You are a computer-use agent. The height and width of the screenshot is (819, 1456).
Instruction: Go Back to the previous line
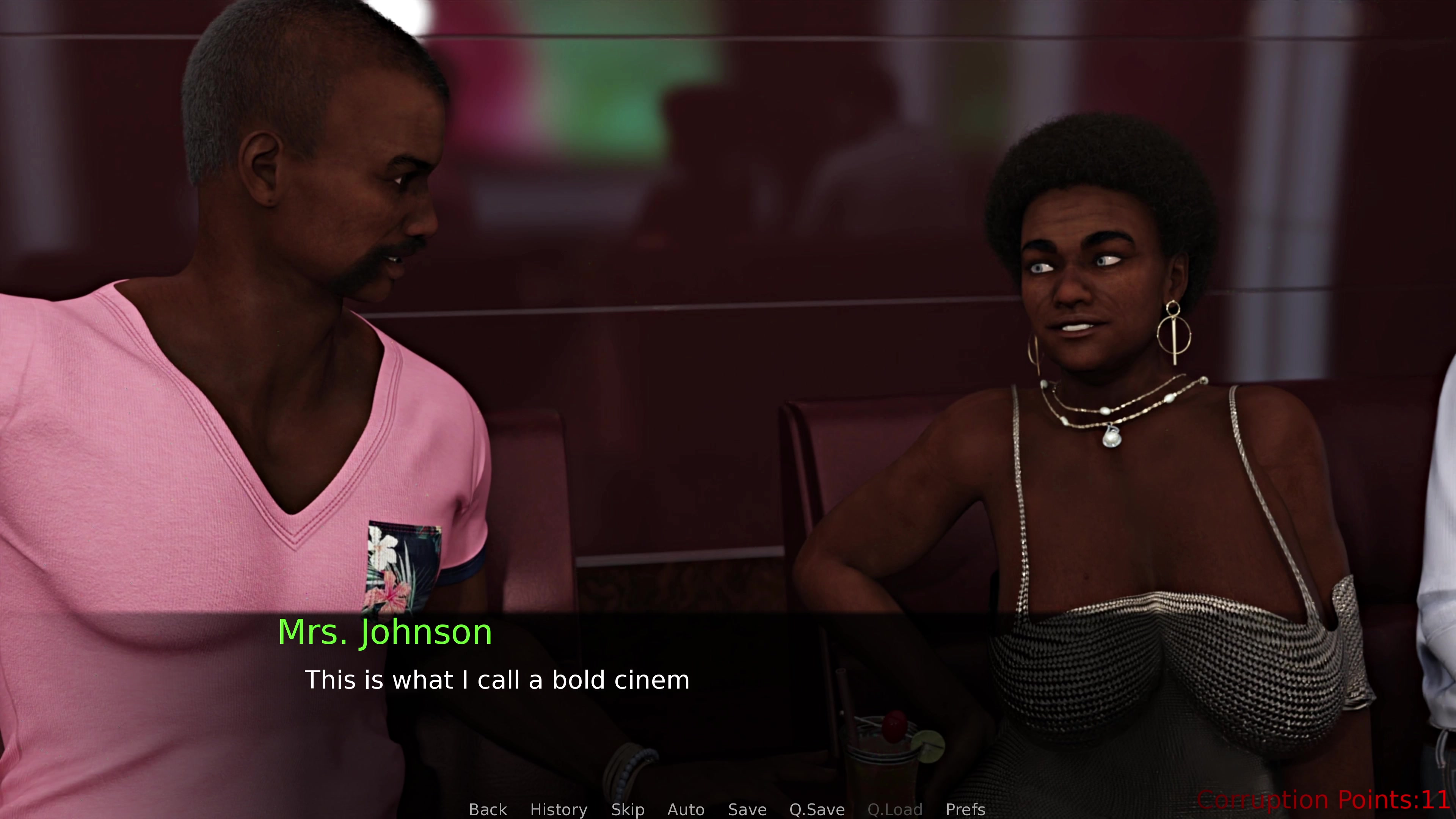click(488, 810)
